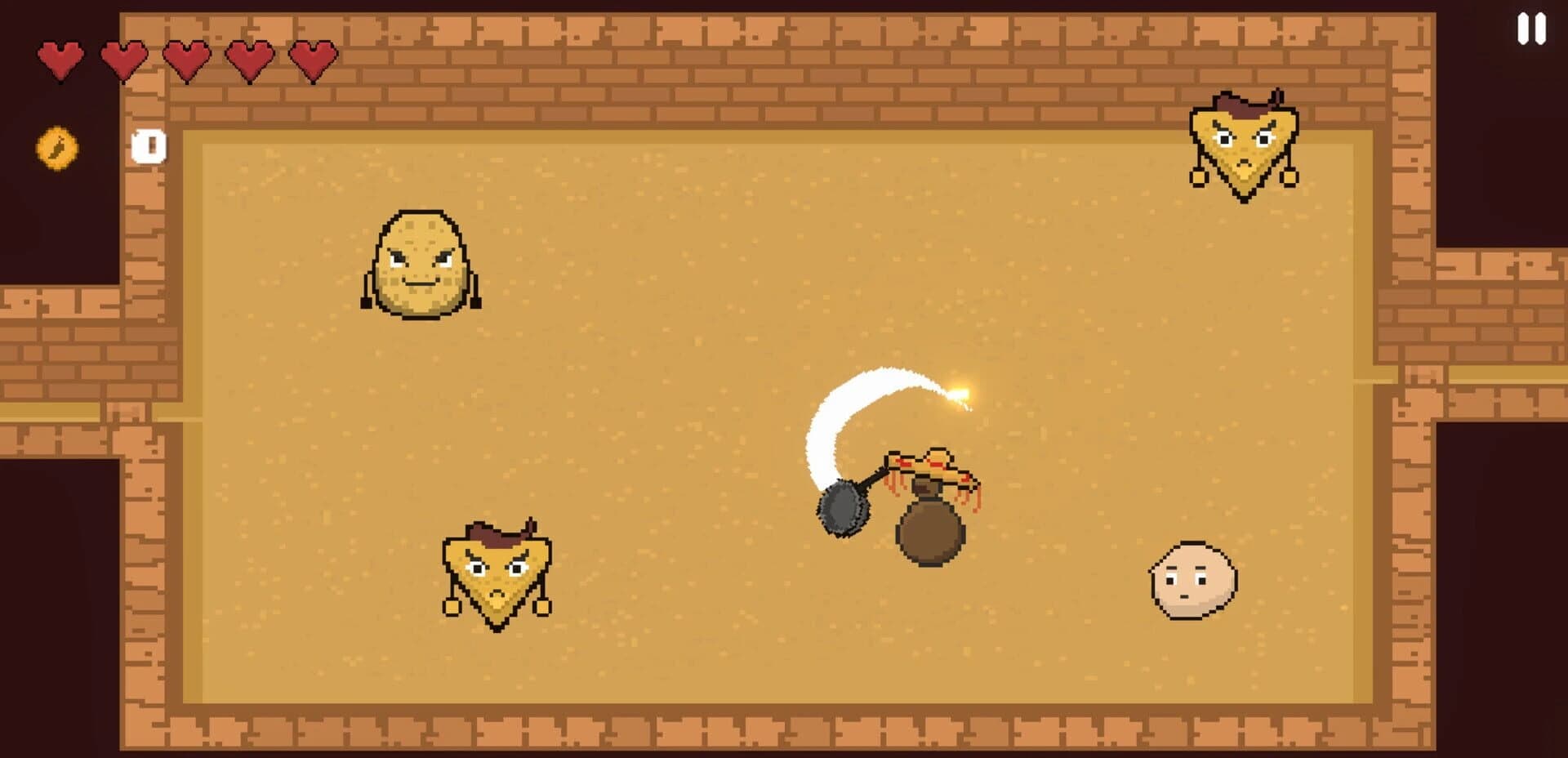Click the player's sombrero hat
1568x758 pixels.
pos(928,462)
